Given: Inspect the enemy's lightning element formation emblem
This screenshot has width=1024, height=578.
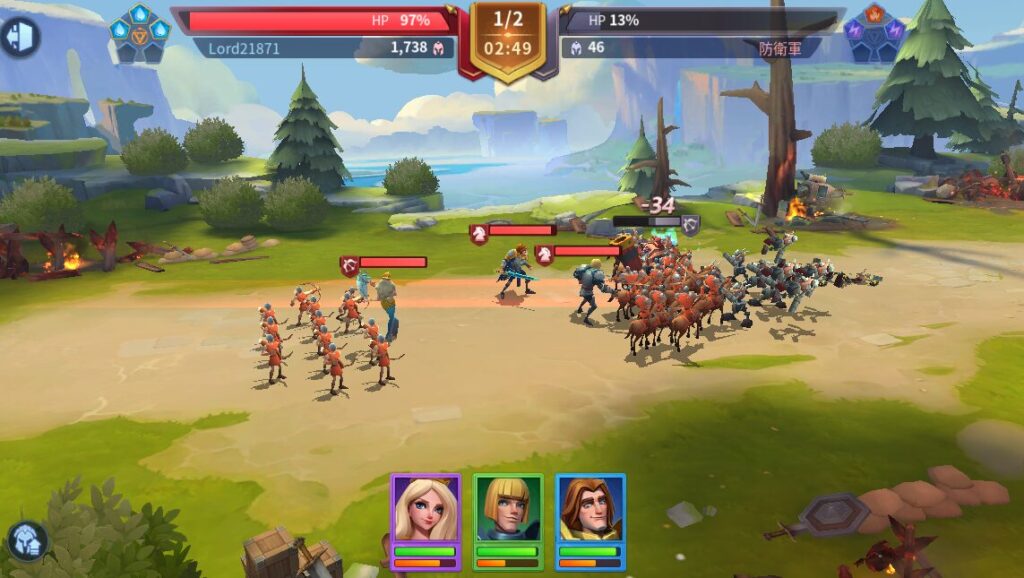Looking at the screenshot, I should tap(876, 33).
